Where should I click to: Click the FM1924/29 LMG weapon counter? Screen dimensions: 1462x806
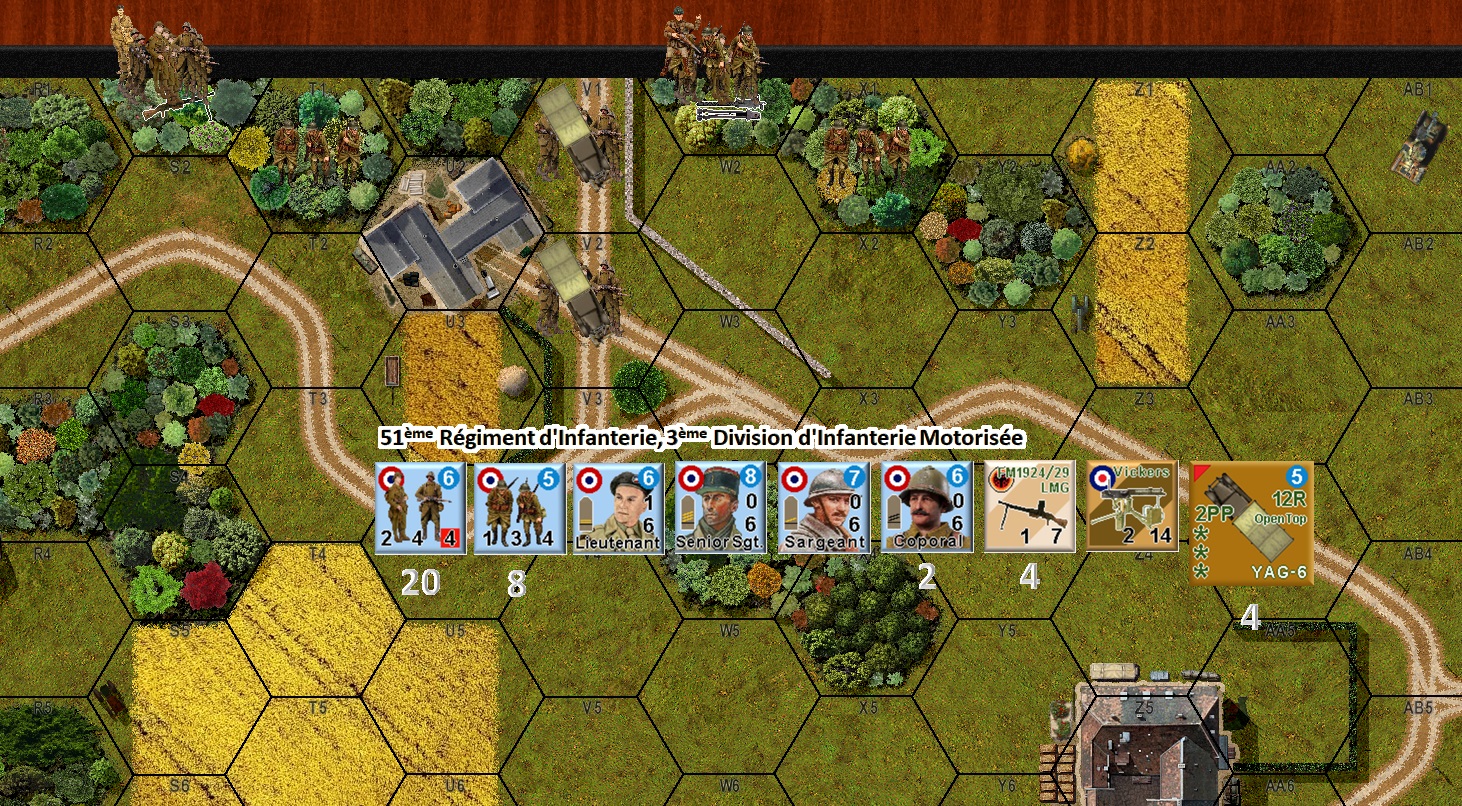[1029, 506]
